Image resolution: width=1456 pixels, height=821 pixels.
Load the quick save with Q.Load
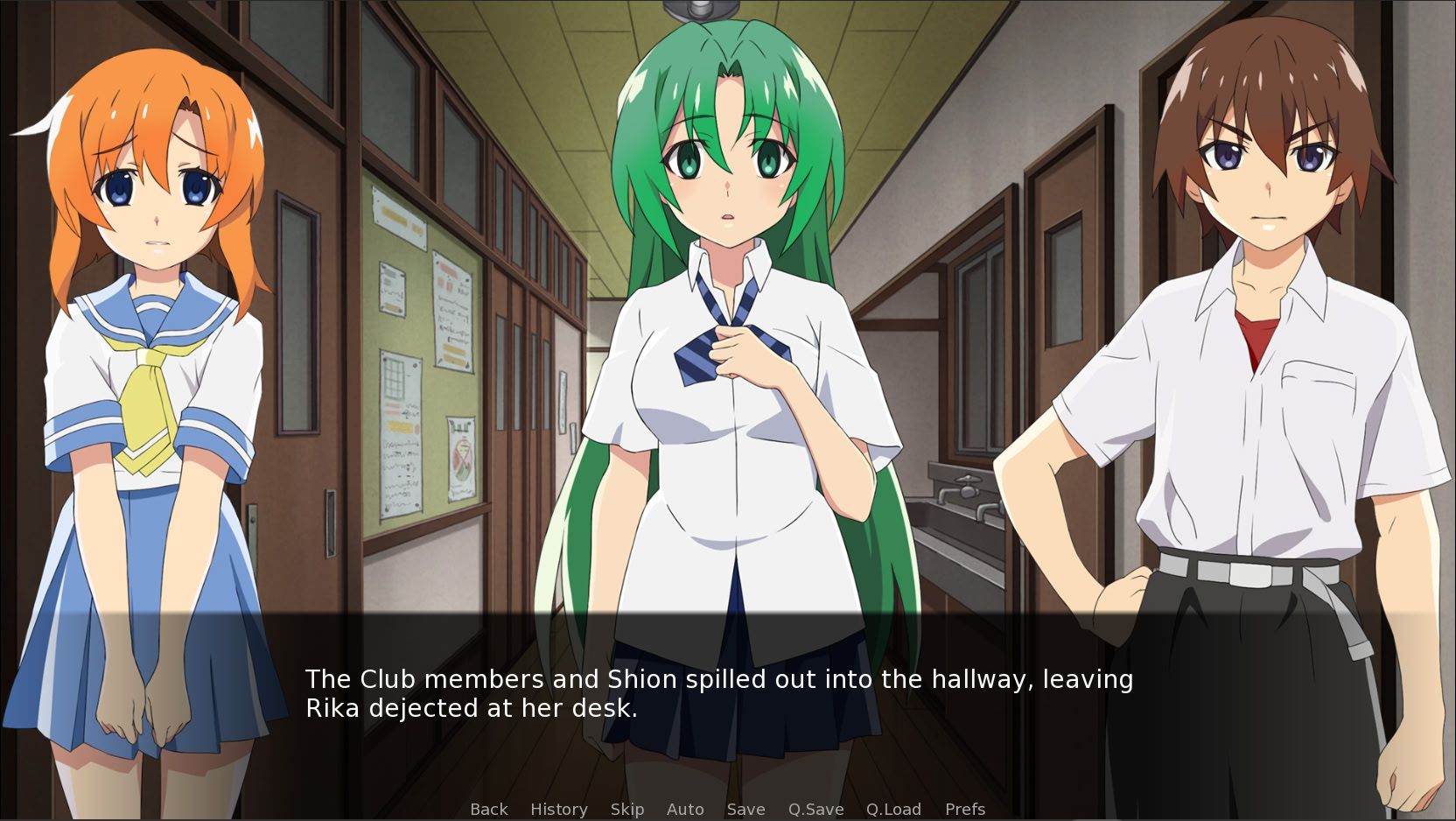click(894, 809)
